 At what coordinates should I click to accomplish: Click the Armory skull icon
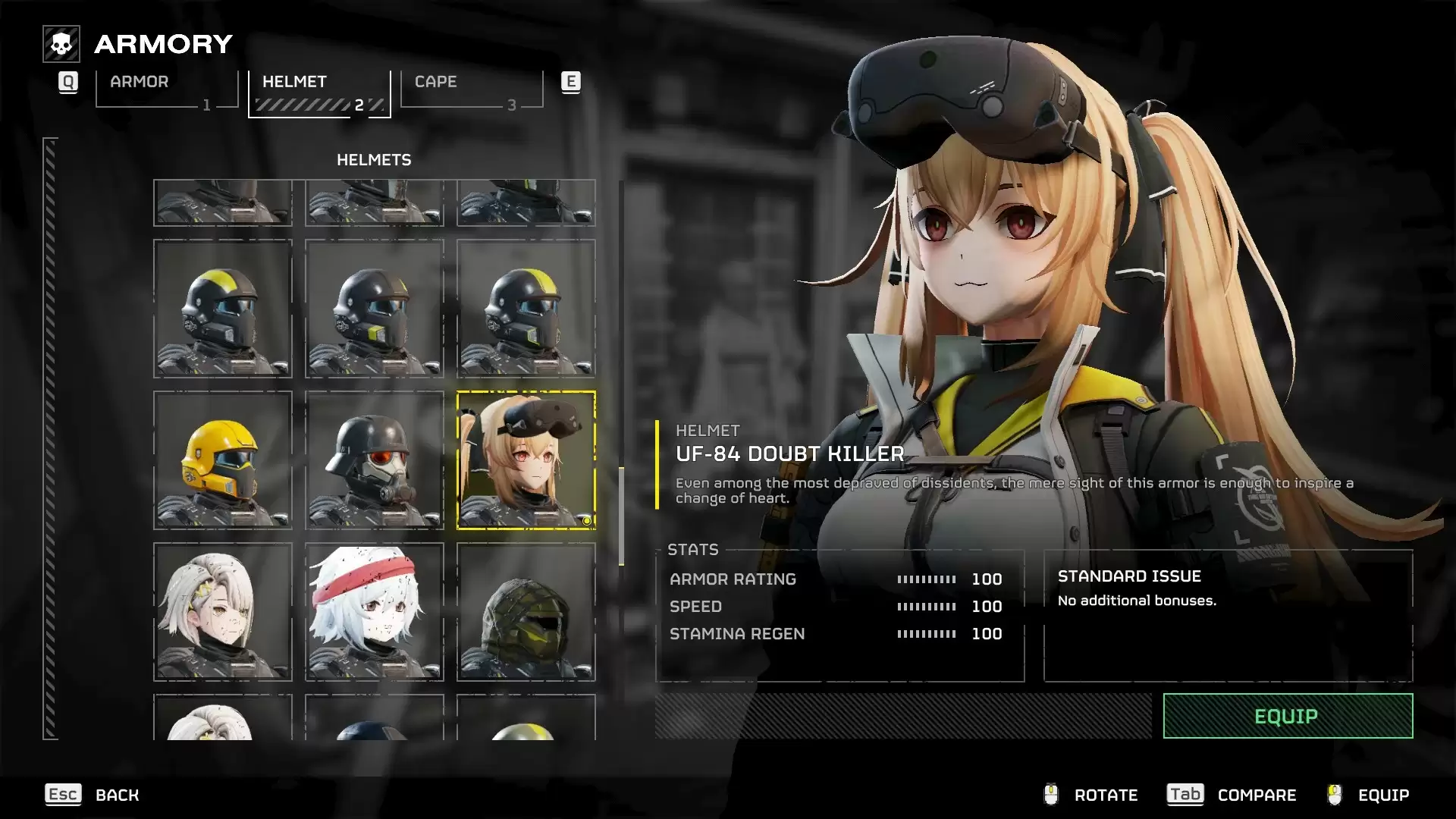tap(61, 44)
